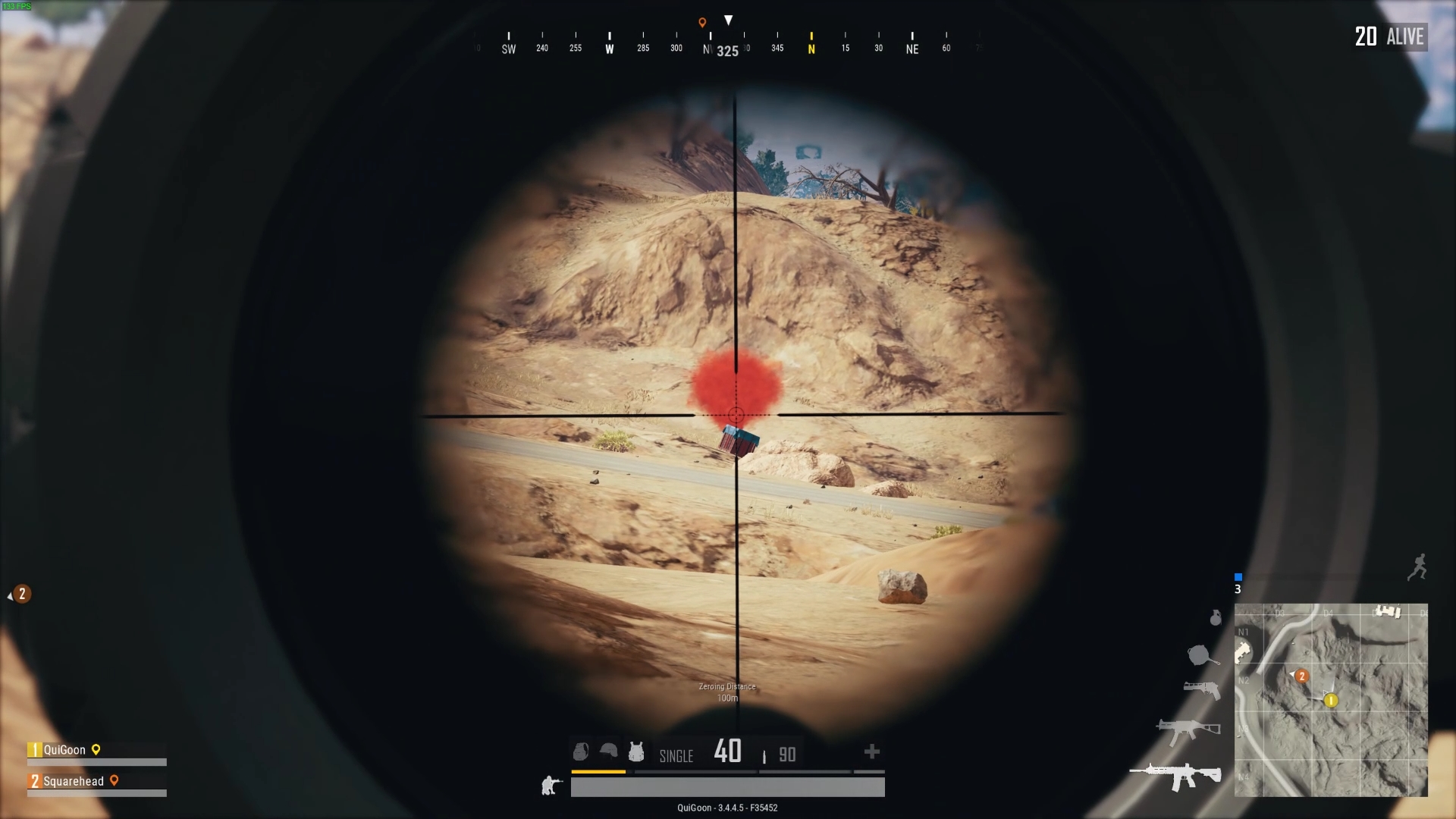The height and width of the screenshot is (819, 1456).
Task: Toggle the SINGLE fire mode indicator
Action: tap(675, 756)
